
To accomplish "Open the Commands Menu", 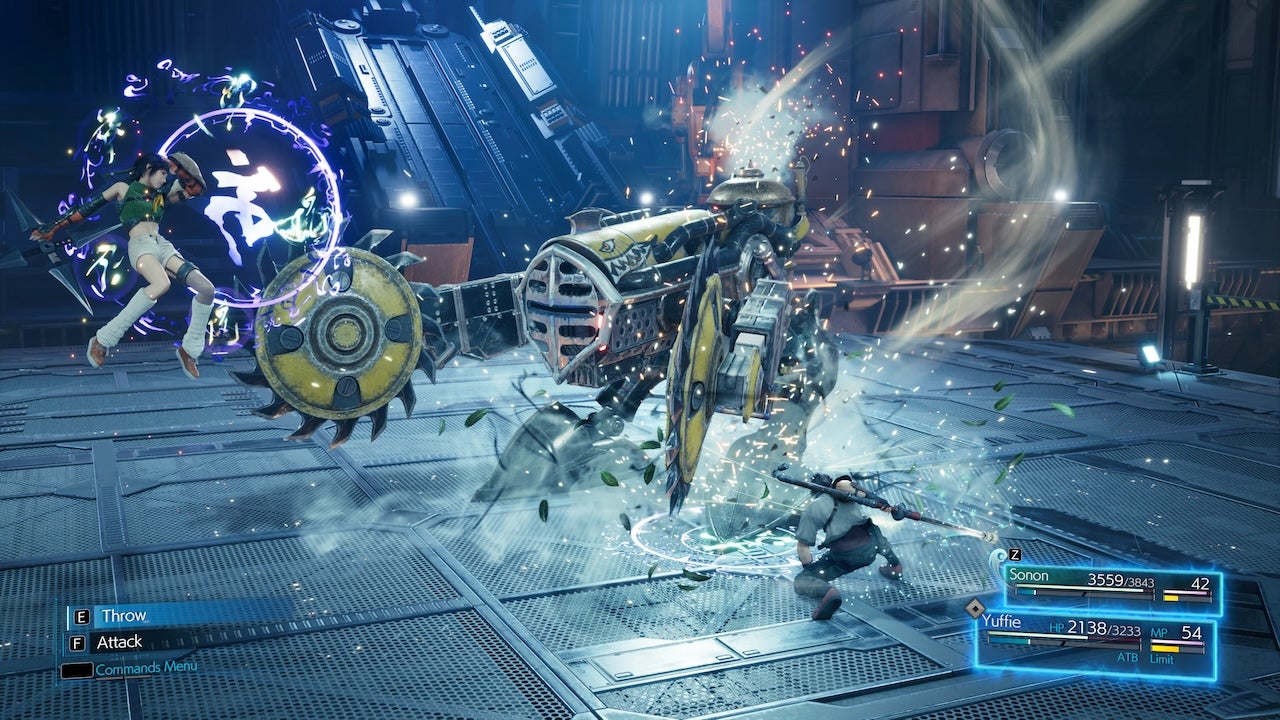I will (146, 666).
